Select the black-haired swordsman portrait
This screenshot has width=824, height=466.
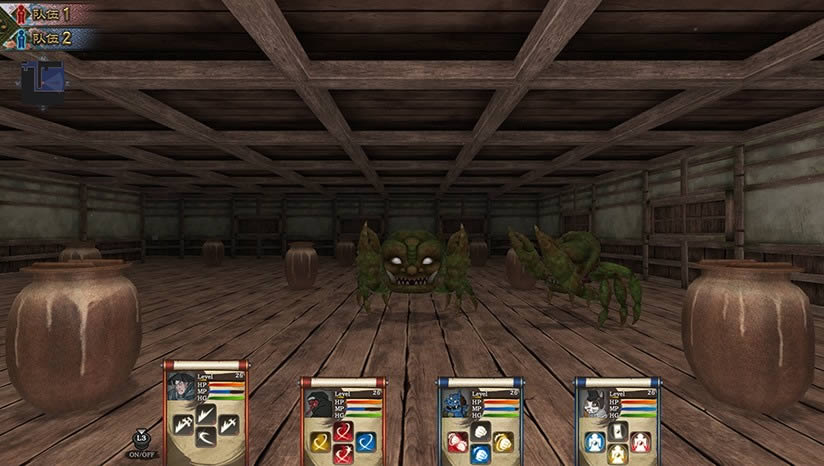tap(182, 386)
